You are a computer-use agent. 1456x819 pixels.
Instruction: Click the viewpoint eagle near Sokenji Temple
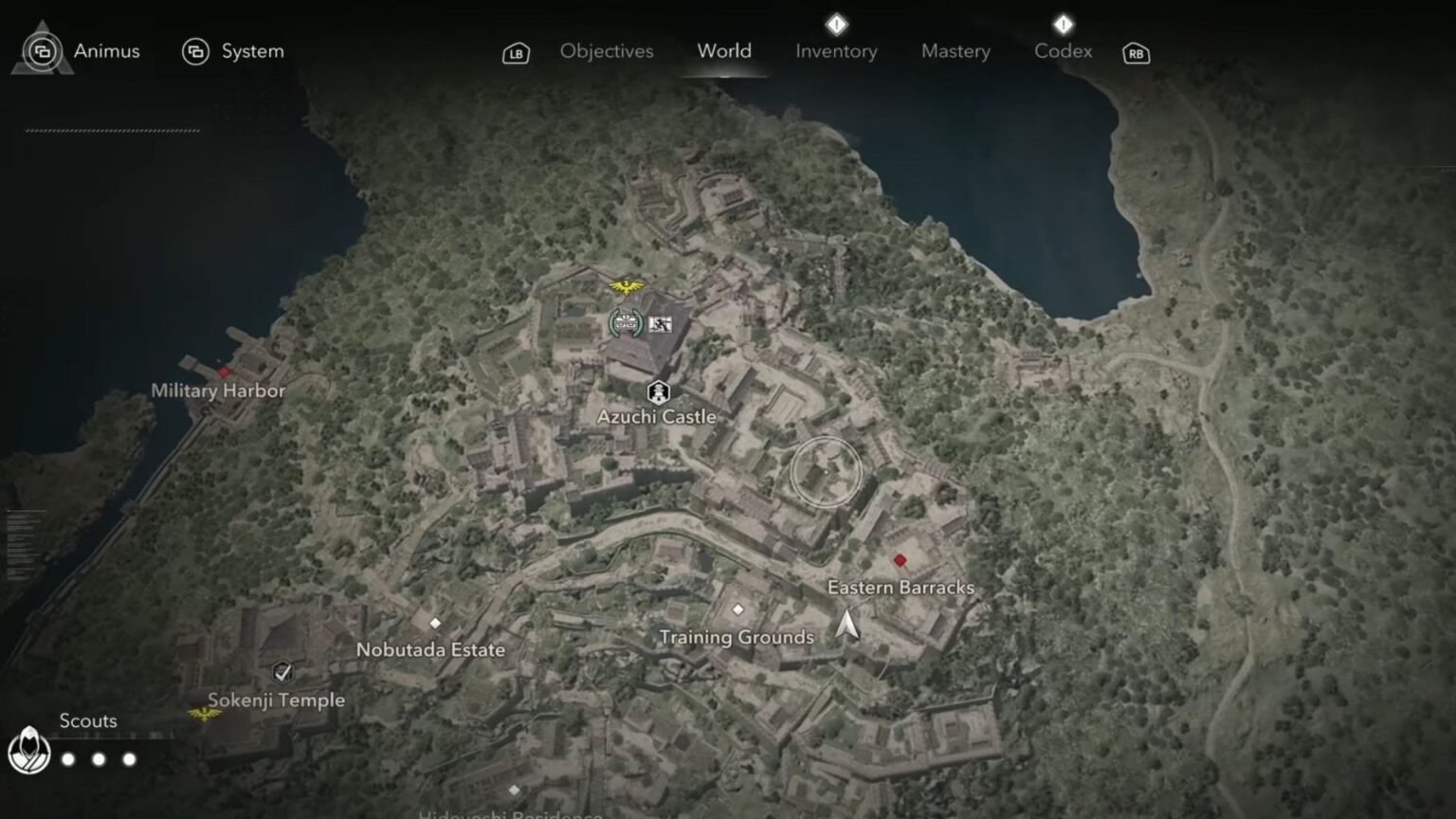coord(207,714)
